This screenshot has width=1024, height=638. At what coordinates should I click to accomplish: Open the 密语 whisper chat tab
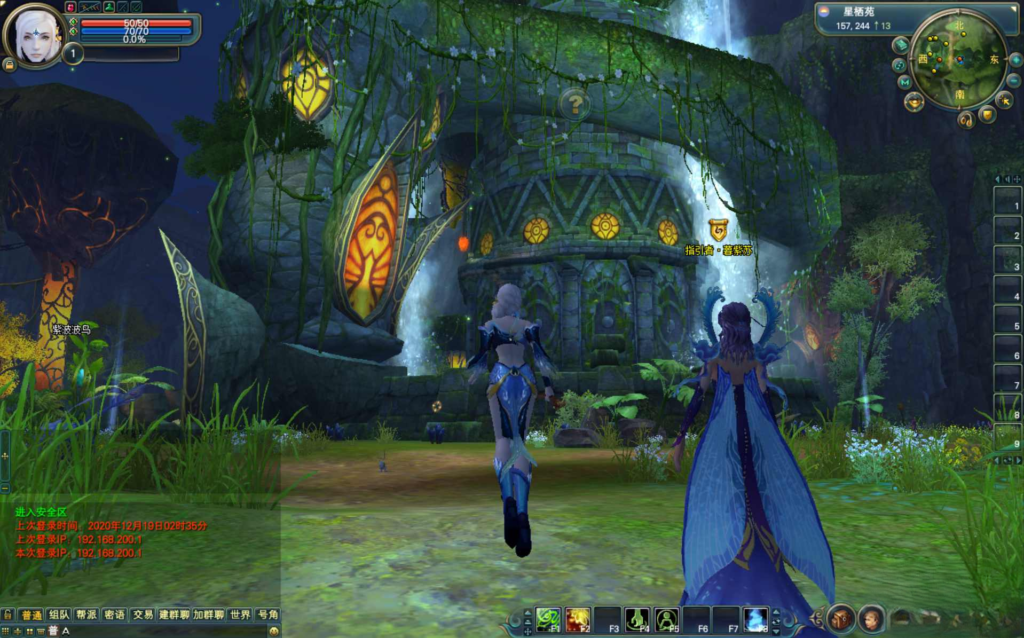click(x=115, y=614)
